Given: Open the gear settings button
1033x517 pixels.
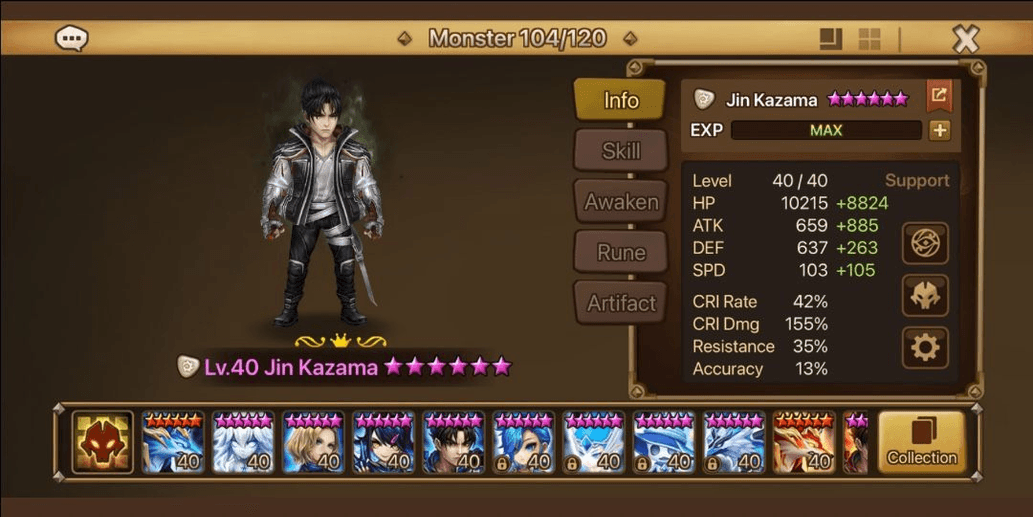Looking at the screenshot, I should [x=925, y=347].
